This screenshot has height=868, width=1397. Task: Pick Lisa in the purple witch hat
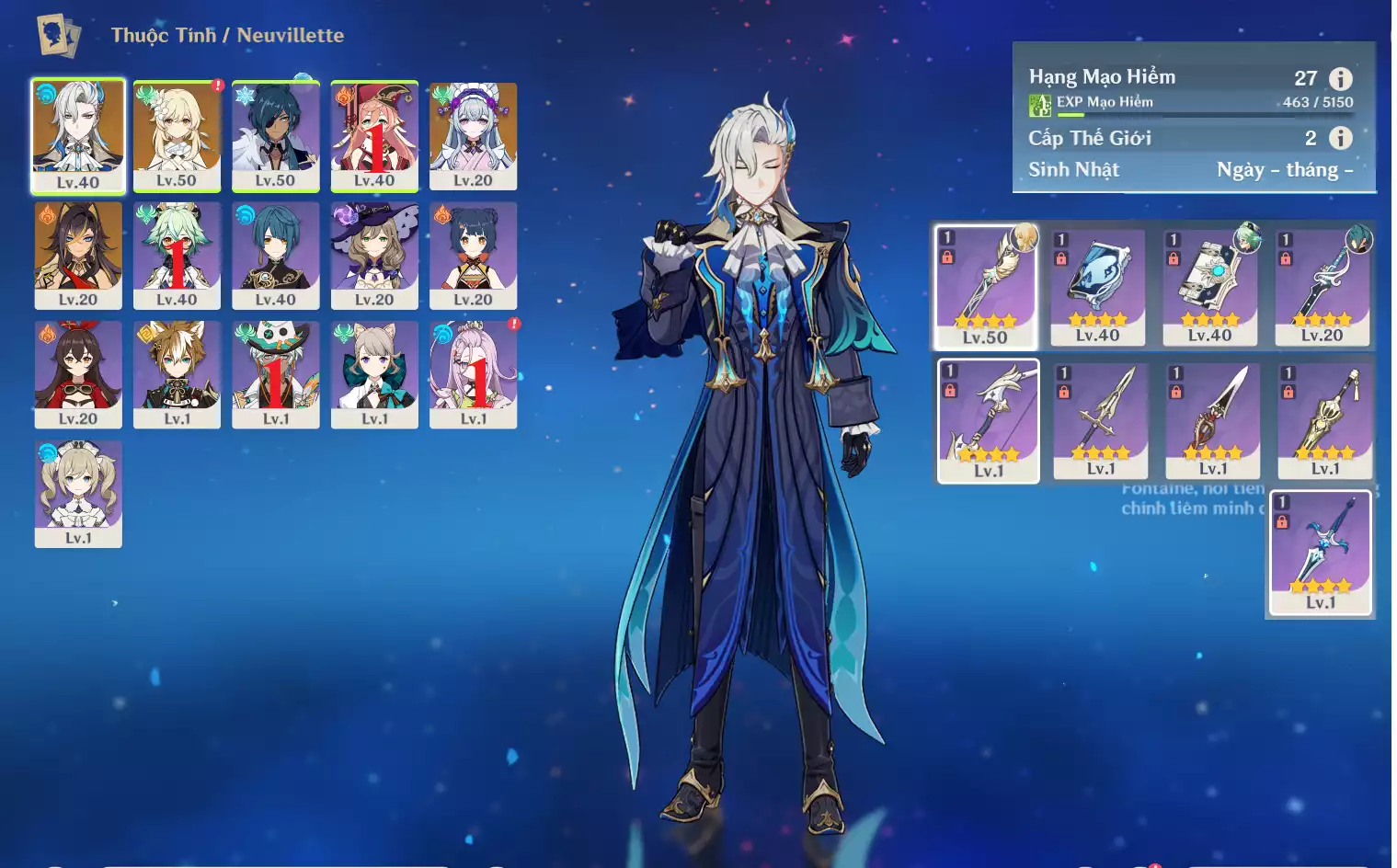pos(374,255)
